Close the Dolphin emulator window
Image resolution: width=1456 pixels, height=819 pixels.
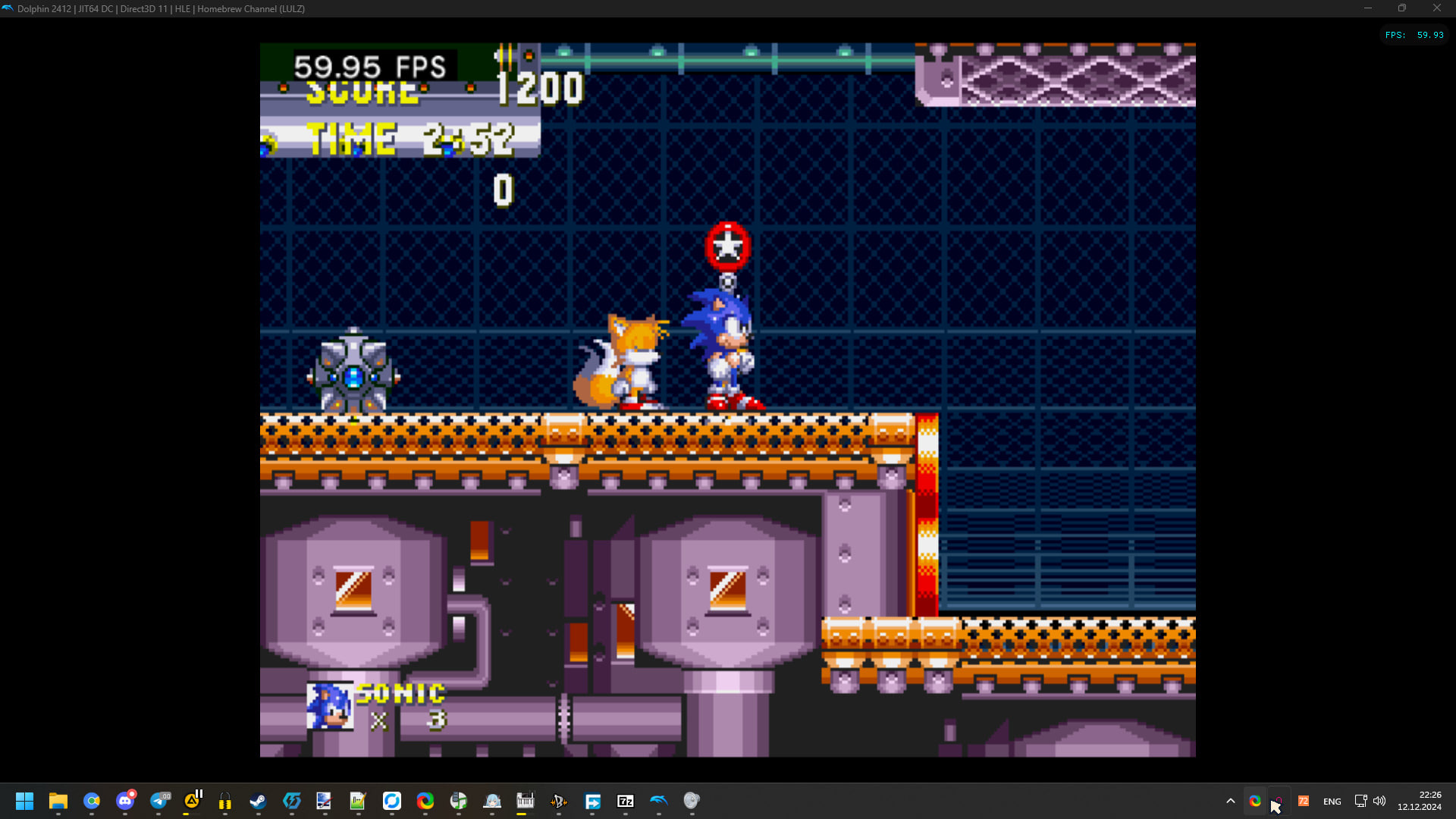pyautogui.click(x=1436, y=8)
